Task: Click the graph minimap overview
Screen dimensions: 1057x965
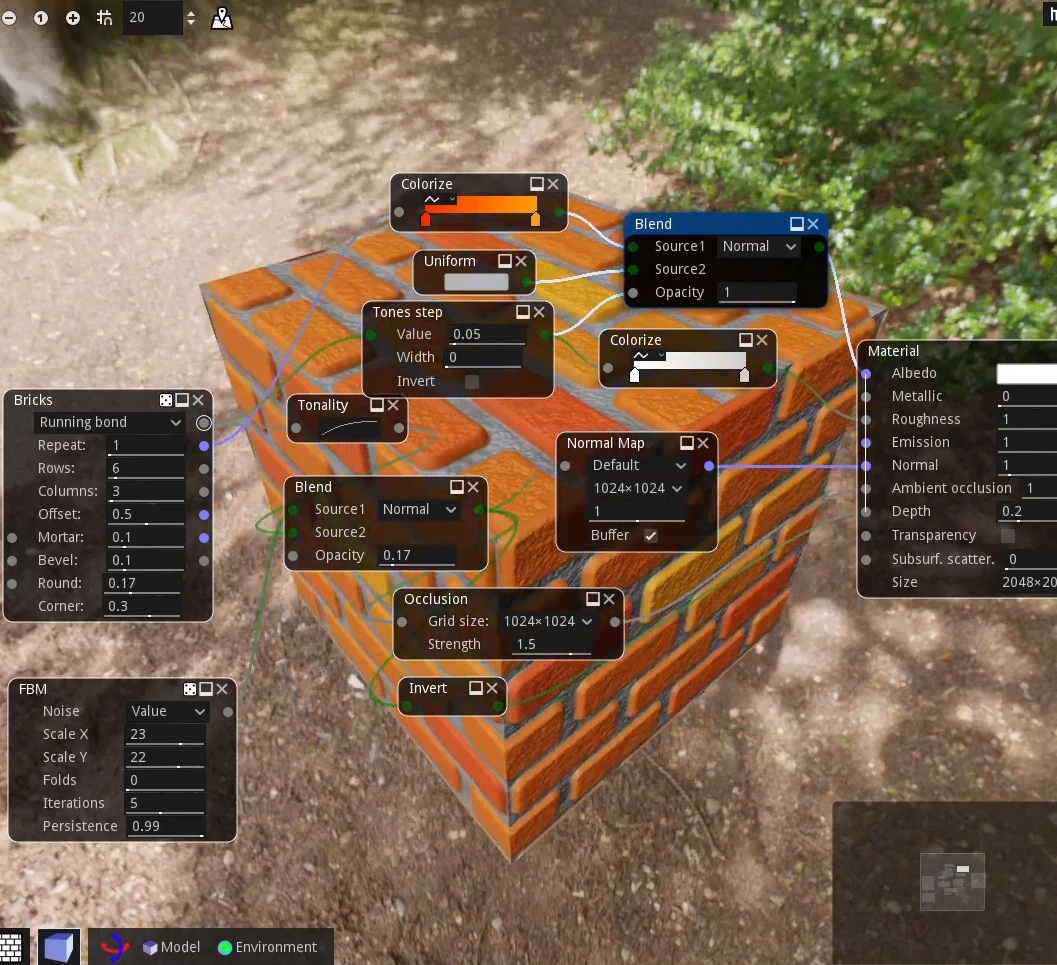Action: click(952, 881)
